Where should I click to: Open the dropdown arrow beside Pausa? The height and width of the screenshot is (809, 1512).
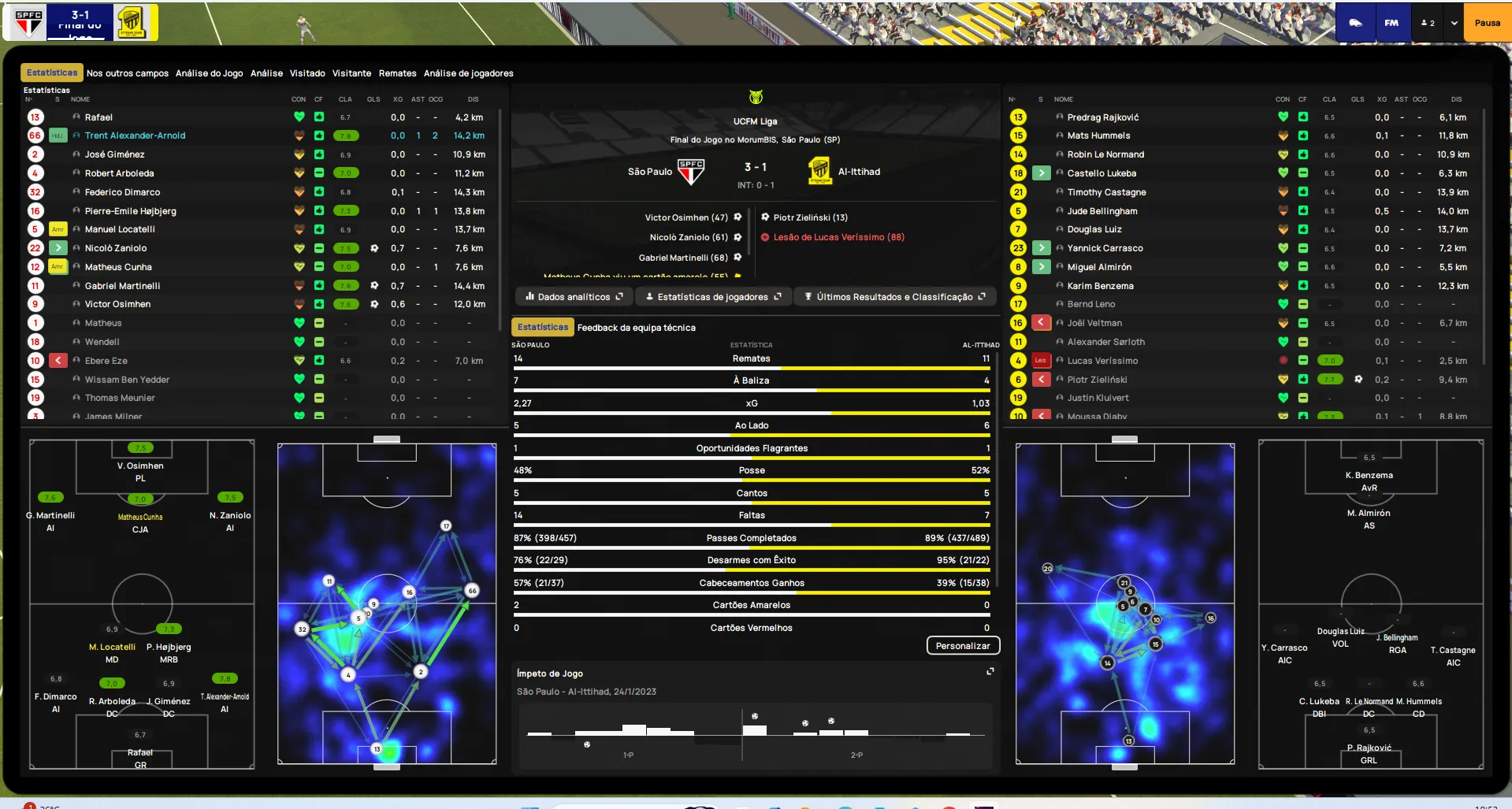point(1454,23)
